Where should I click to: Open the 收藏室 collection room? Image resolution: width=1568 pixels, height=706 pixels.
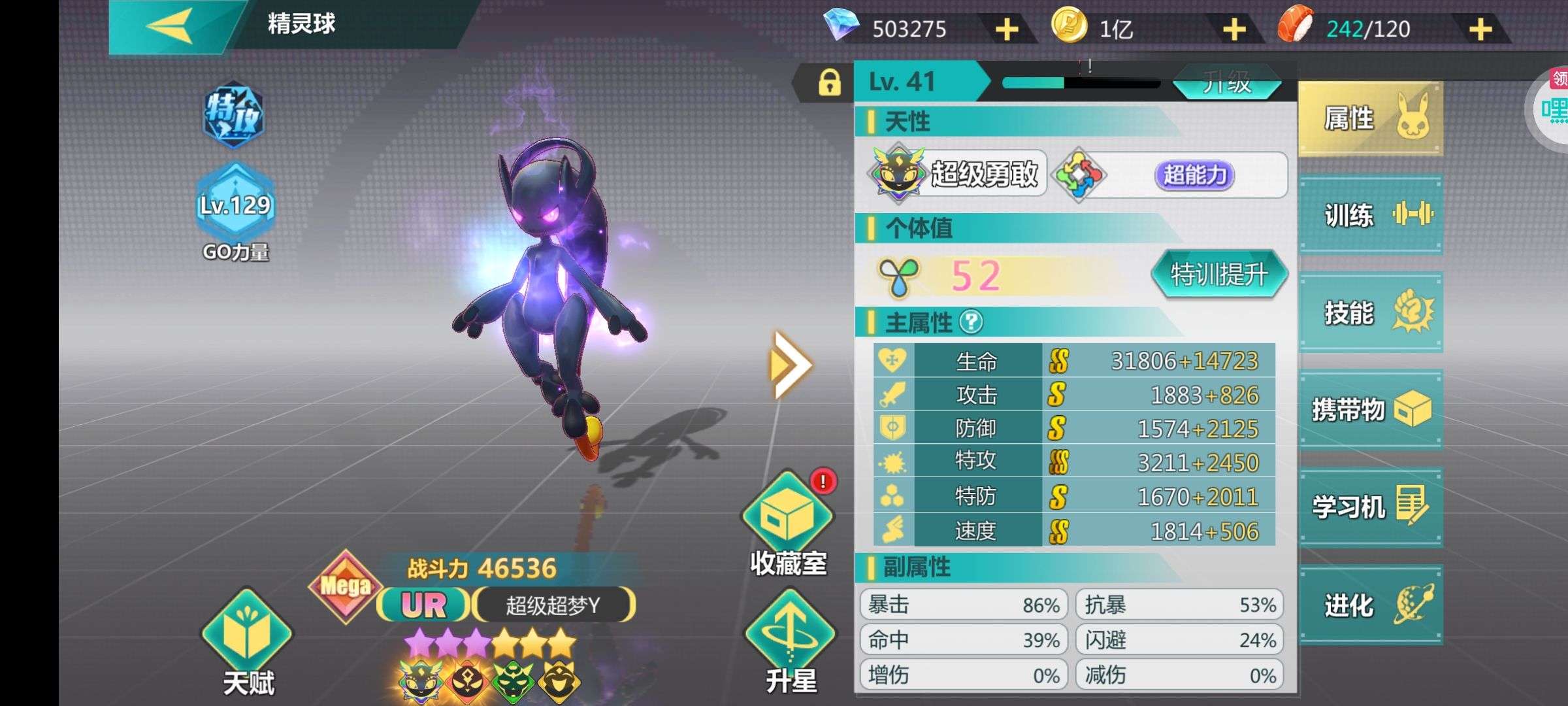click(x=788, y=523)
